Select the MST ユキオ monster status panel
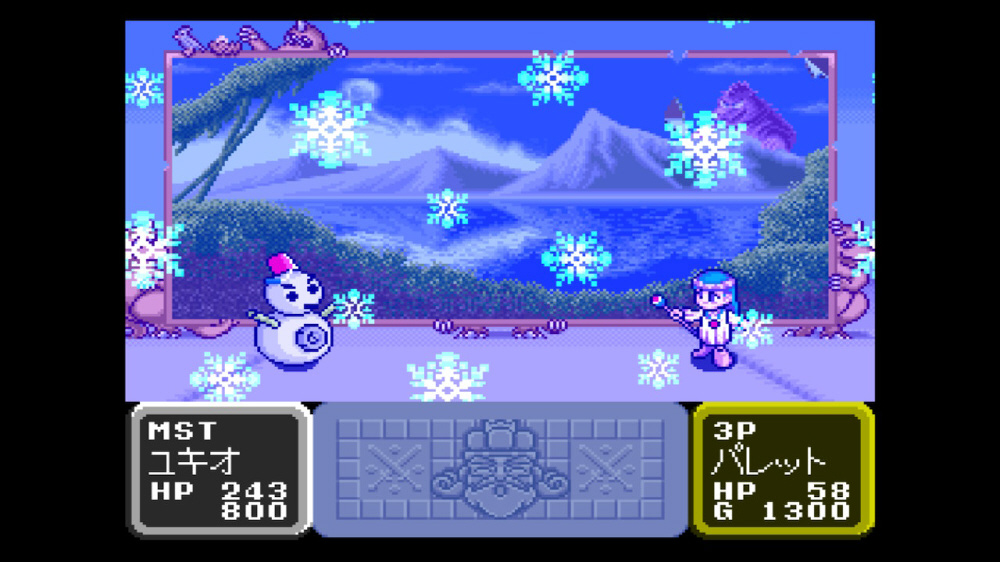The height and width of the screenshot is (562, 1000). click(x=218, y=469)
